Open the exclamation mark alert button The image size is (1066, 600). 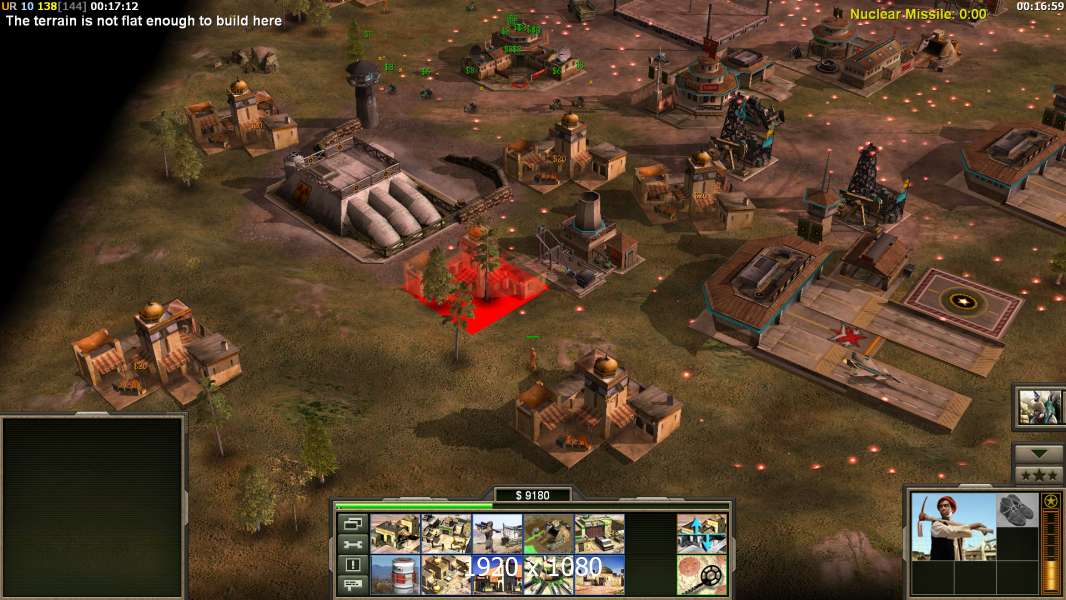352,564
